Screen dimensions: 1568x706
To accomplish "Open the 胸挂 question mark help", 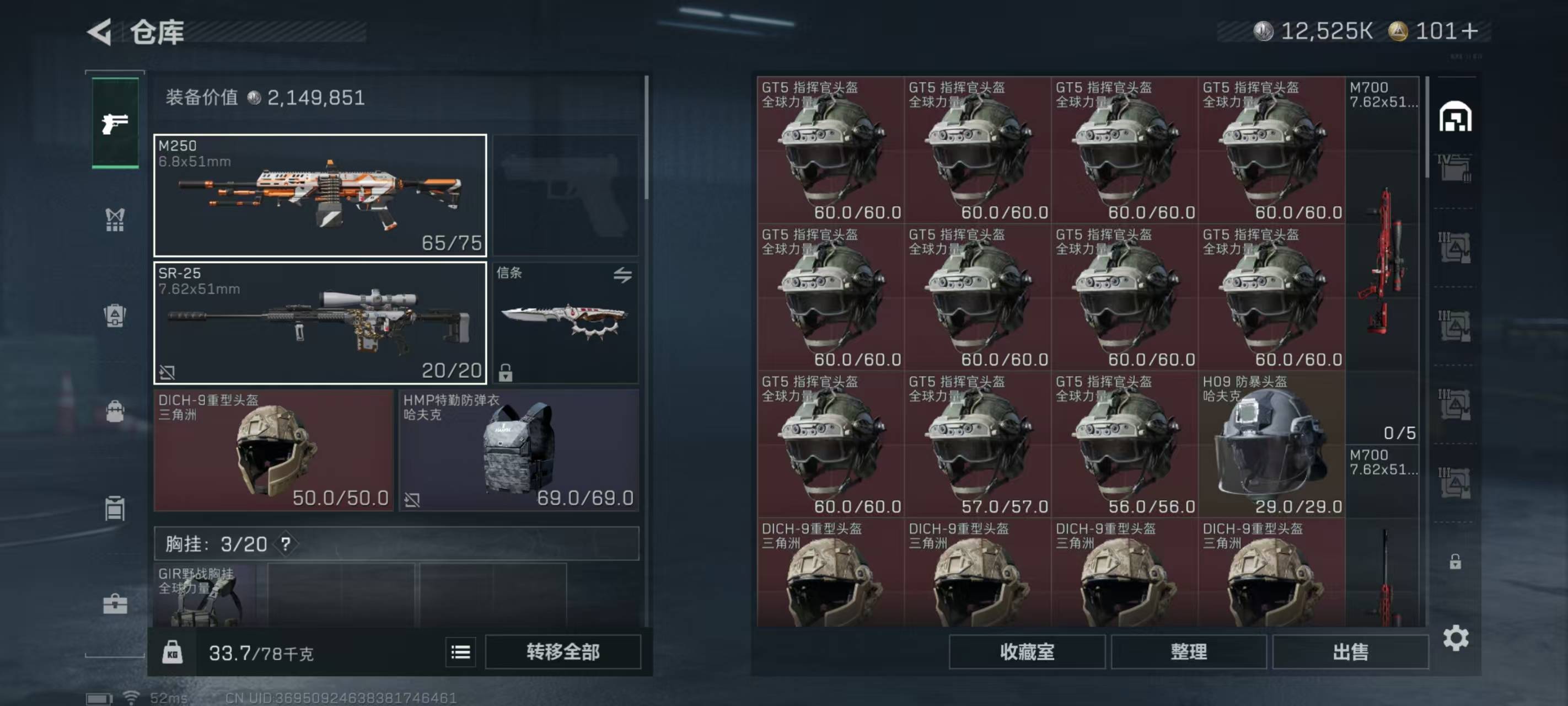I will pyautogui.click(x=286, y=544).
